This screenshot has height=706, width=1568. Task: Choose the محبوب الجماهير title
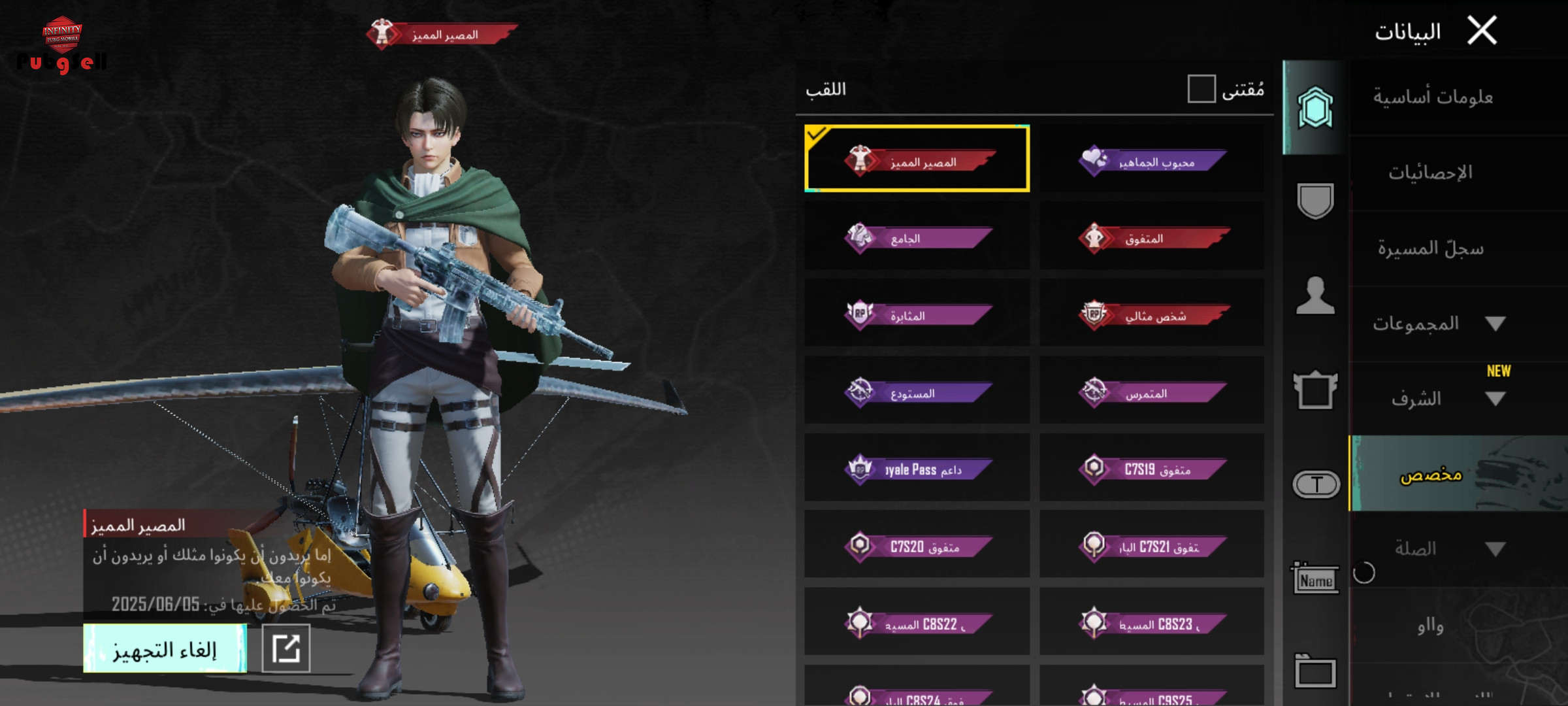tap(1152, 160)
